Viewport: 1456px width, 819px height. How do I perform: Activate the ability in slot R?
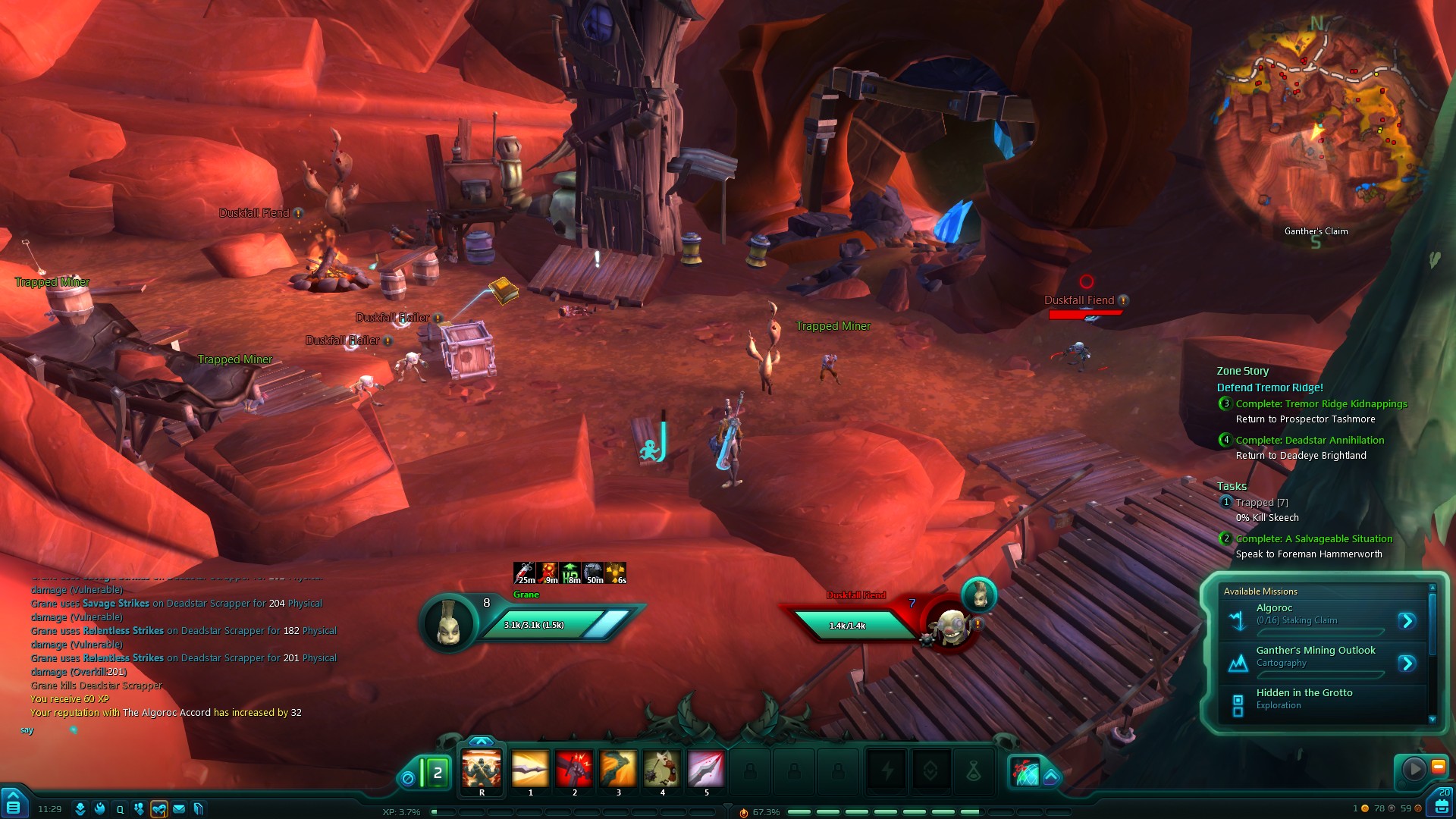pos(482,770)
